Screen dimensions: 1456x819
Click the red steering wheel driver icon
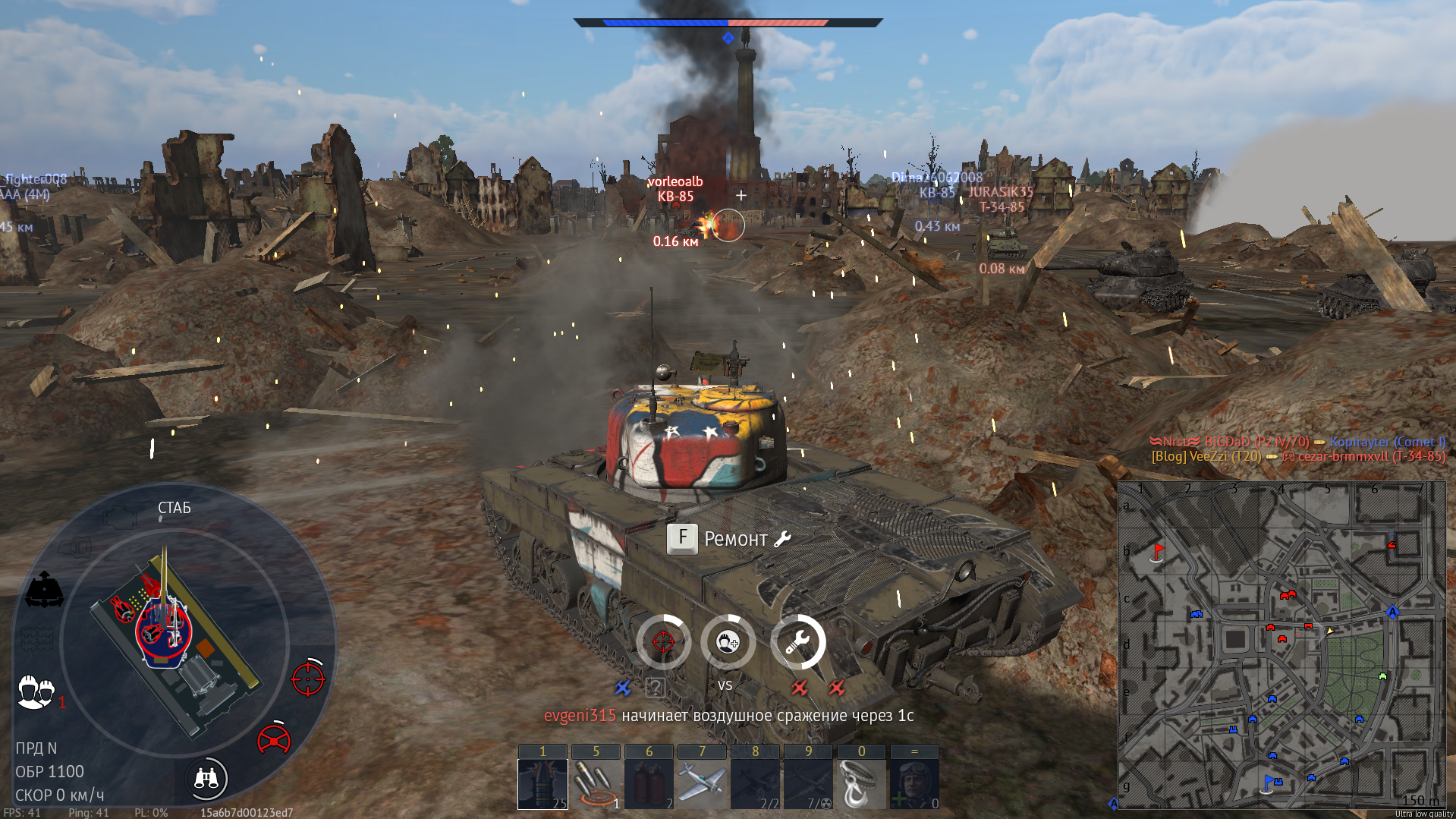click(274, 739)
